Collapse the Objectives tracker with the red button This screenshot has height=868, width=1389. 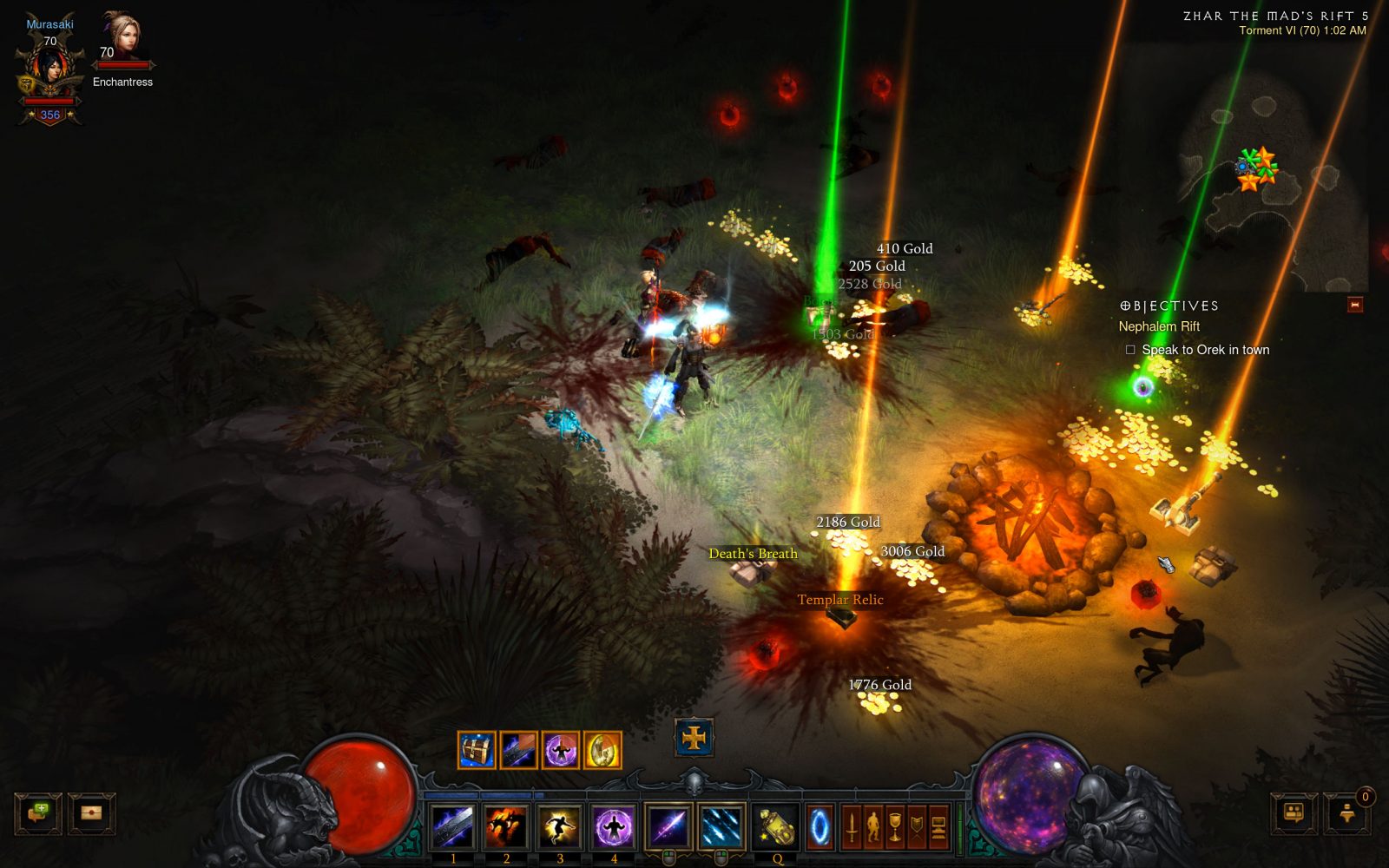point(1354,305)
